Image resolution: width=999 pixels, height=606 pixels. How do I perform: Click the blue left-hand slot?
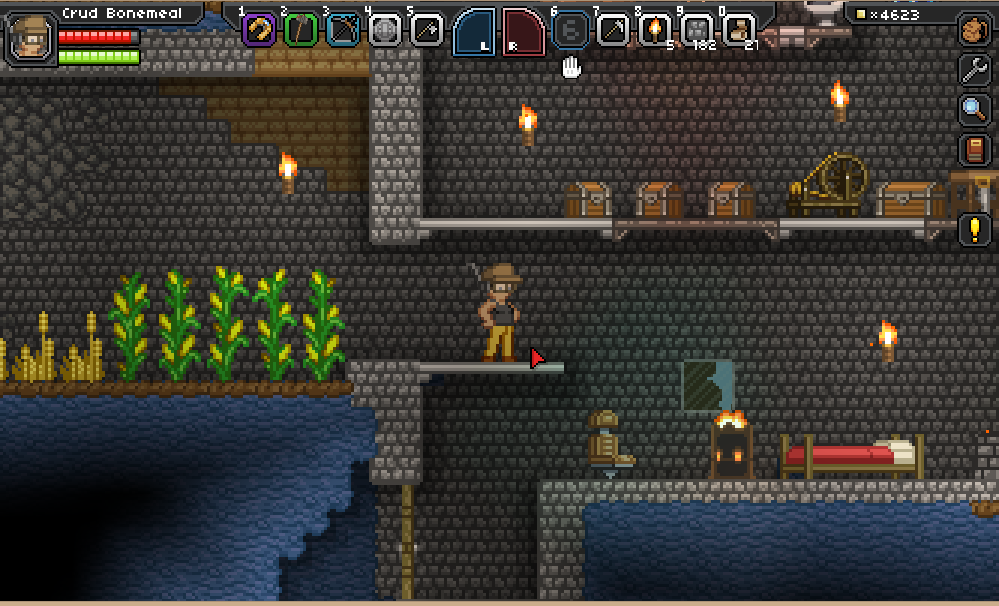click(475, 32)
